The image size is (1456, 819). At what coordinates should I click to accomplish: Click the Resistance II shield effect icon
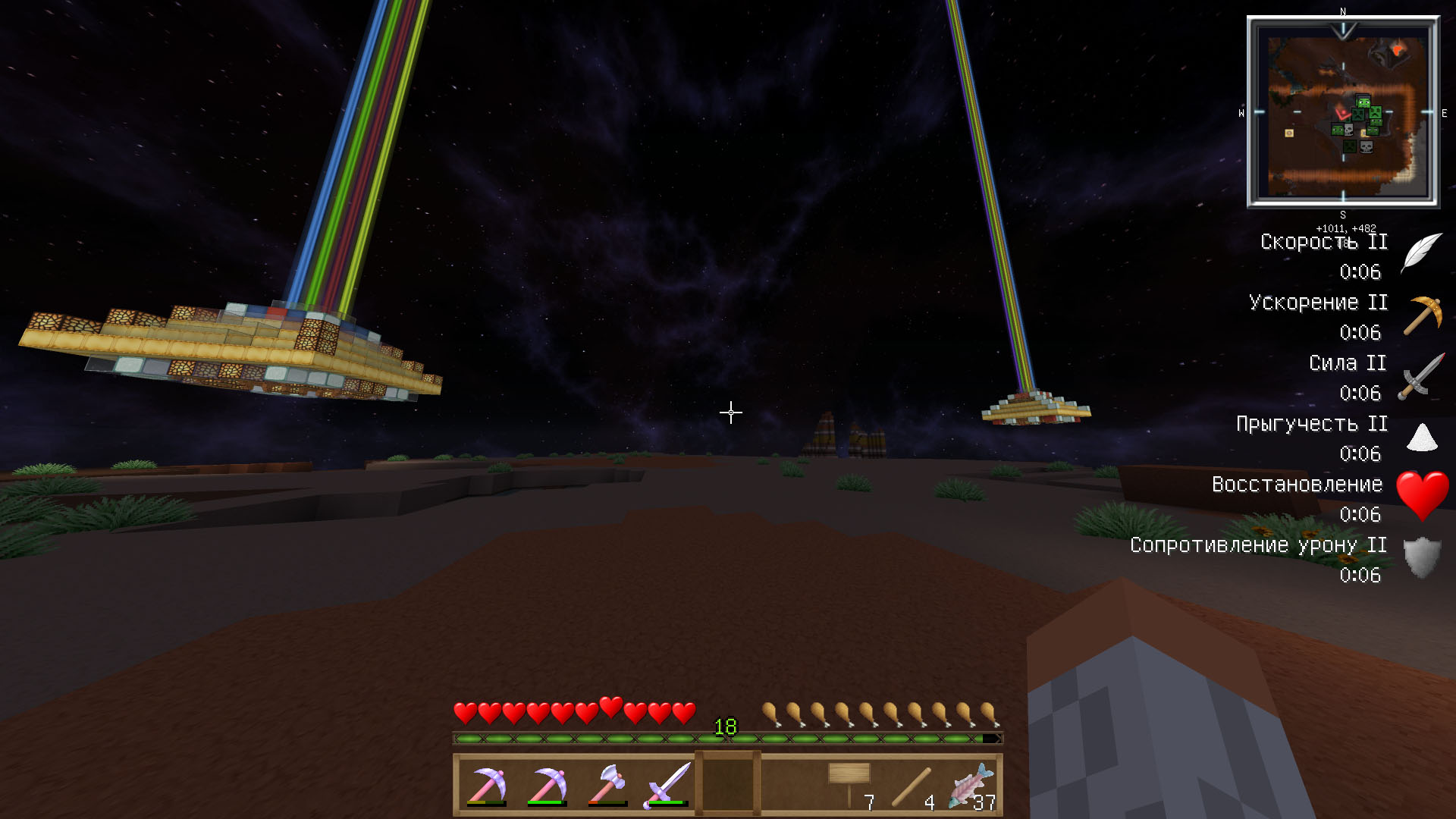[1422, 558]
